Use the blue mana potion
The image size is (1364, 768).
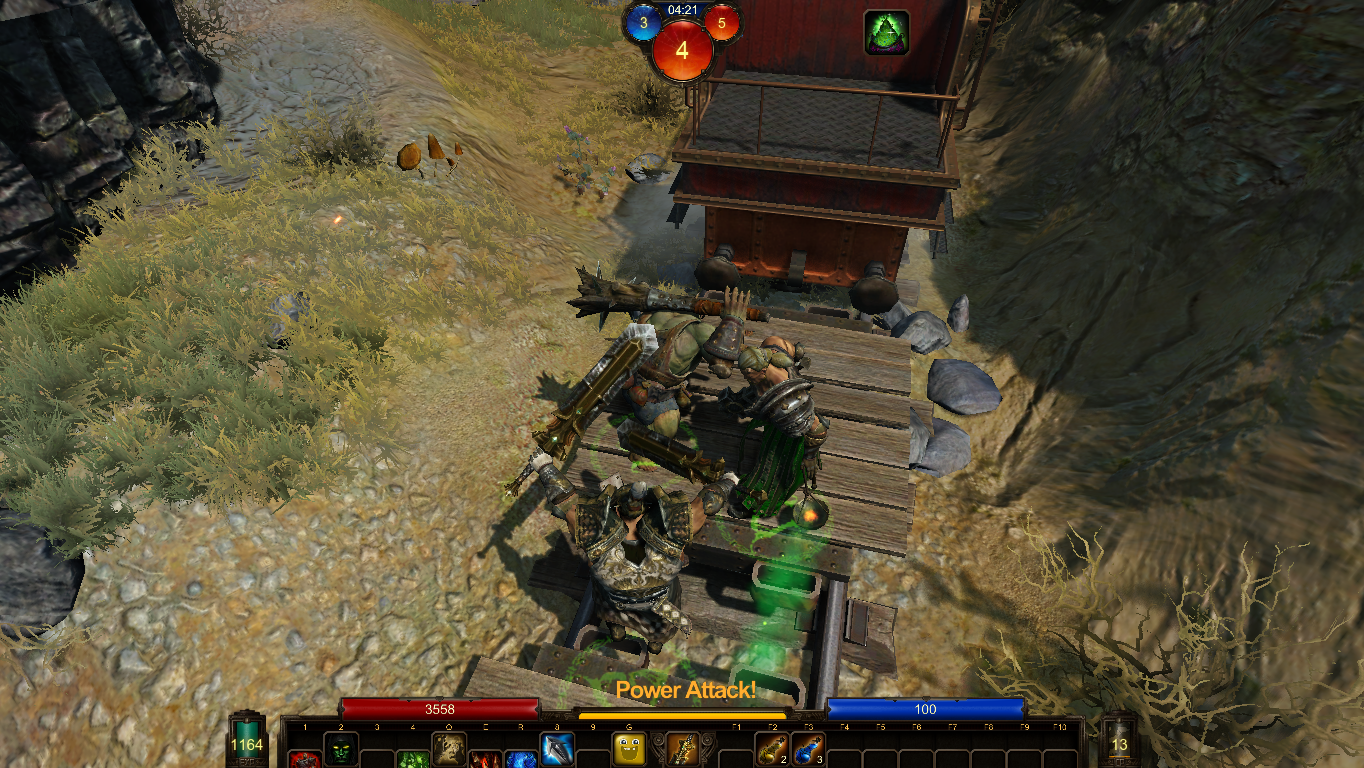[x=807, y=748]
